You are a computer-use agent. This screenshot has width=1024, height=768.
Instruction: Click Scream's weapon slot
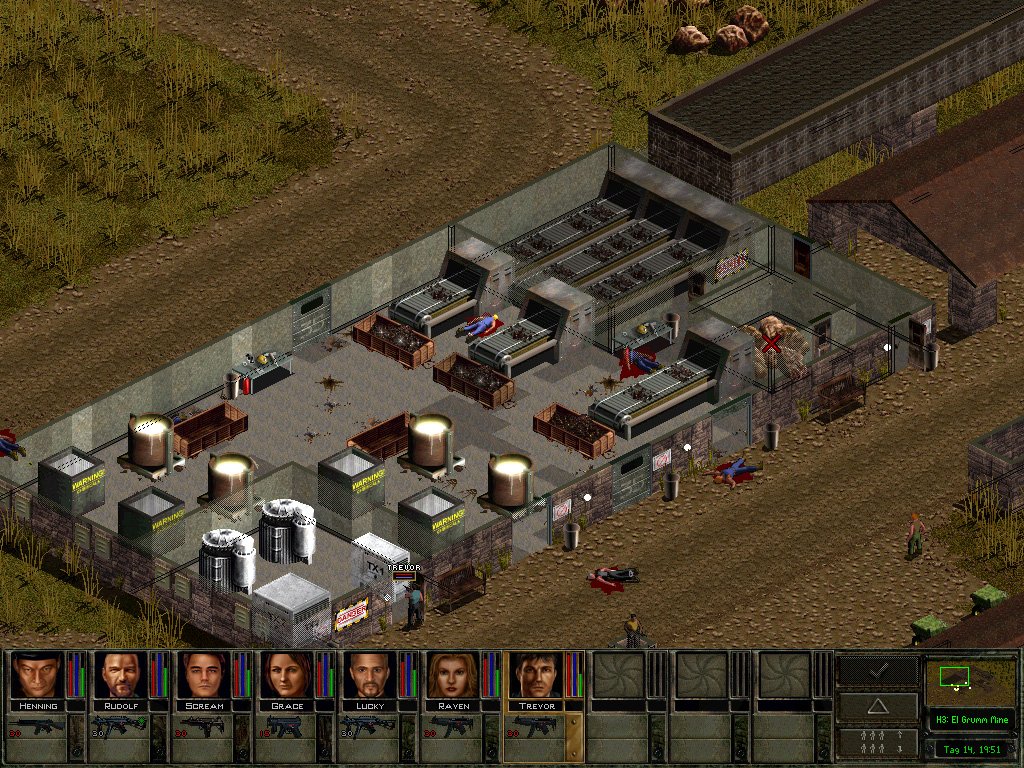[204, 727]
